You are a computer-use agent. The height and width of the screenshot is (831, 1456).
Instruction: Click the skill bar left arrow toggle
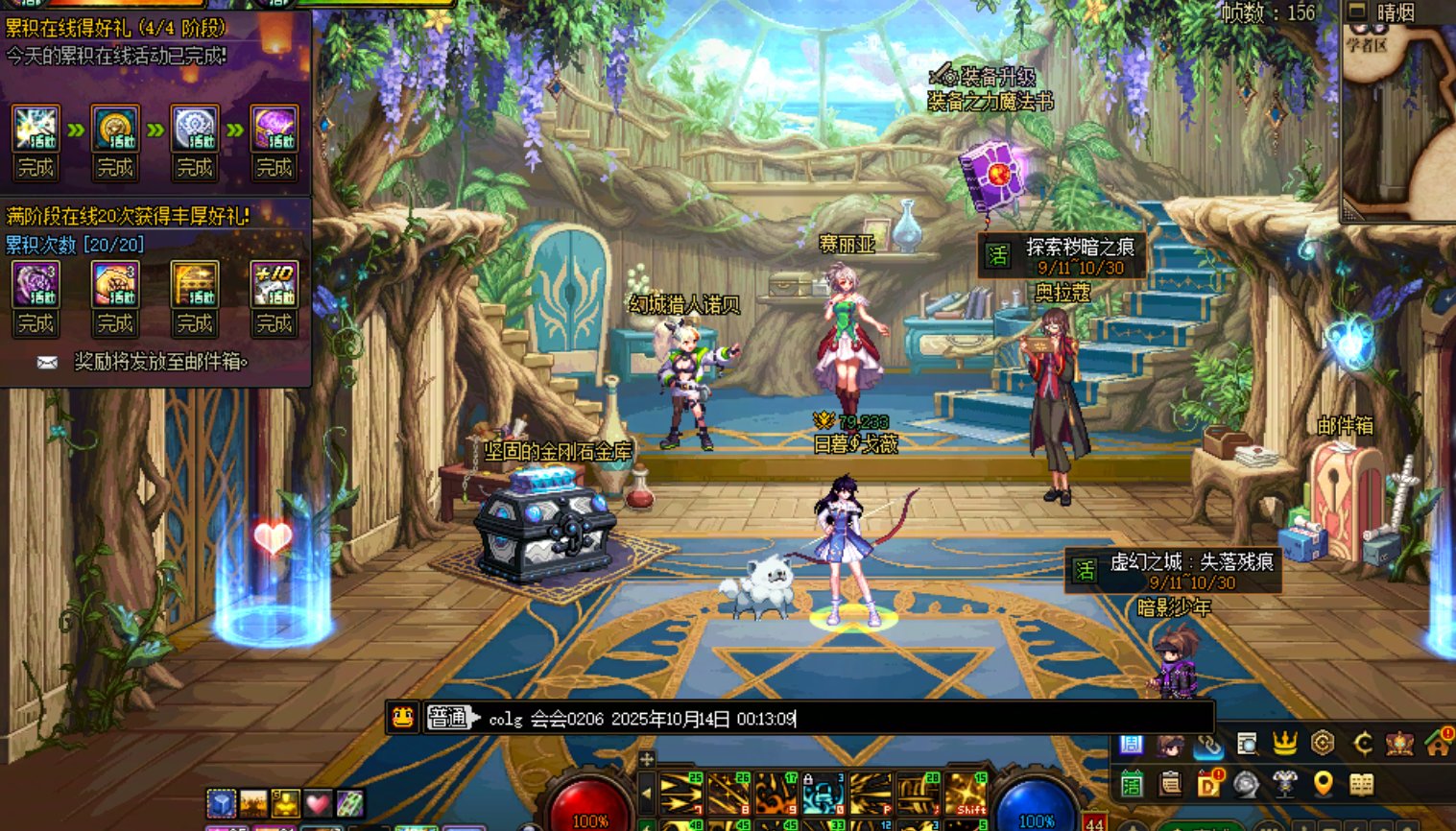point(647,793)
